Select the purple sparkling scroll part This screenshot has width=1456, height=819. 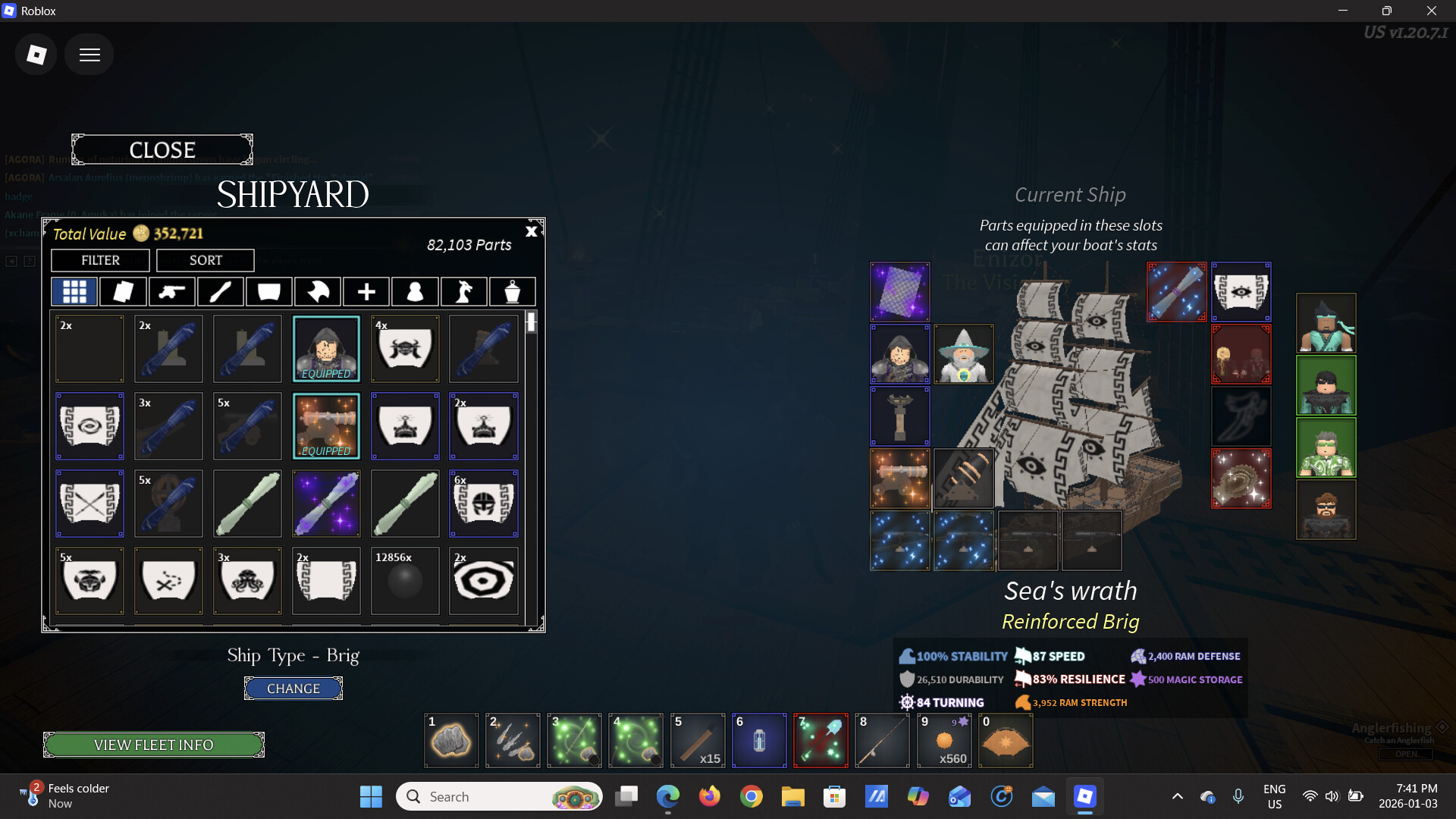coord(326,504)
